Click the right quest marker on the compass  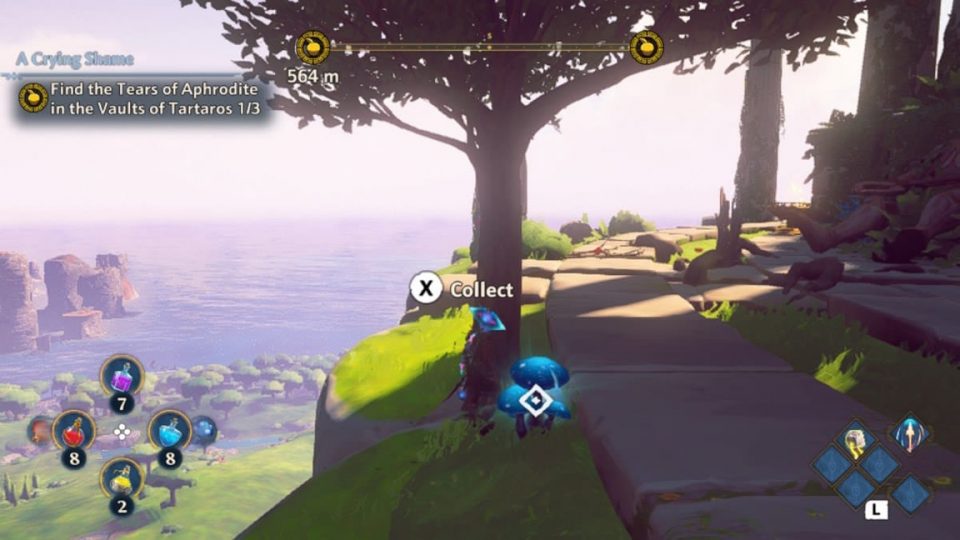[647, 47]
